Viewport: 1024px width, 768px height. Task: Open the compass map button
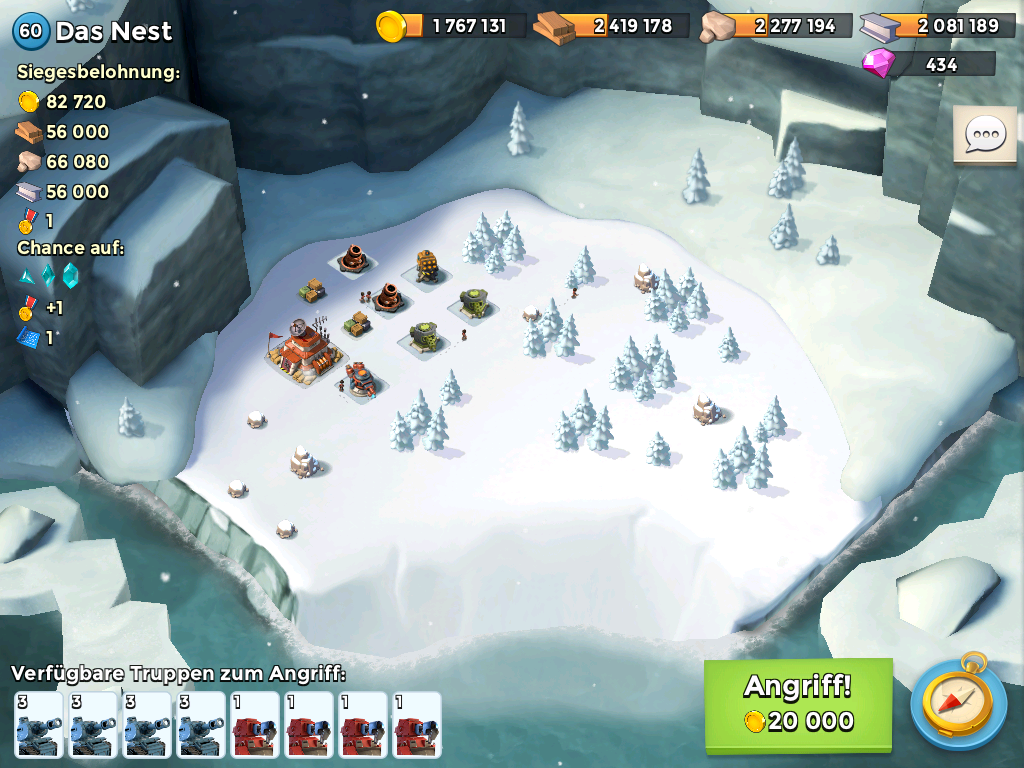pos(958,703)
